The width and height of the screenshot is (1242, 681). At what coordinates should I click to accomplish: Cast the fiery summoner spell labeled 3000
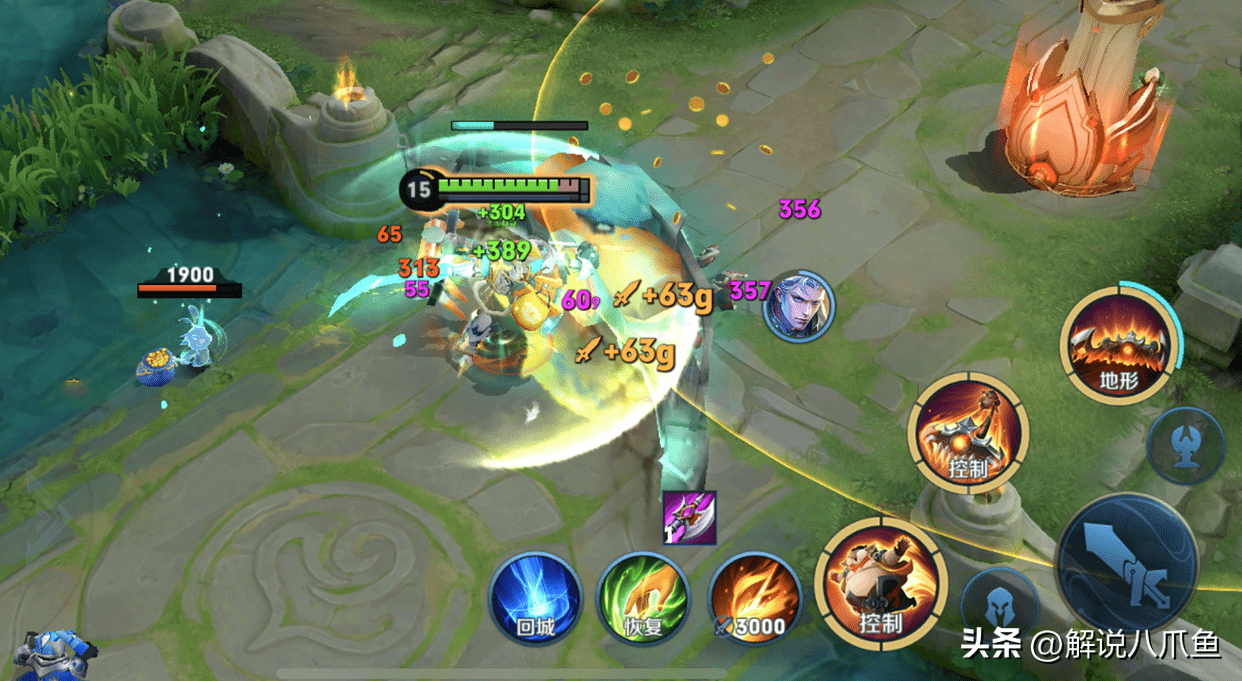754,600
